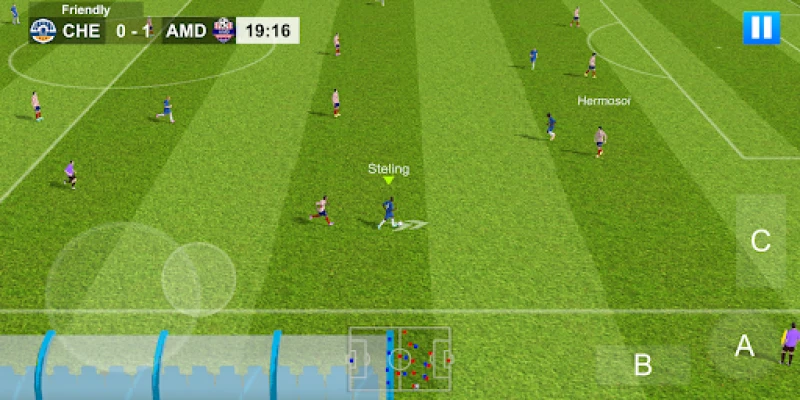Click the pitch radar minimap
The height and width of the screenshot is (400, 800).
400,358
